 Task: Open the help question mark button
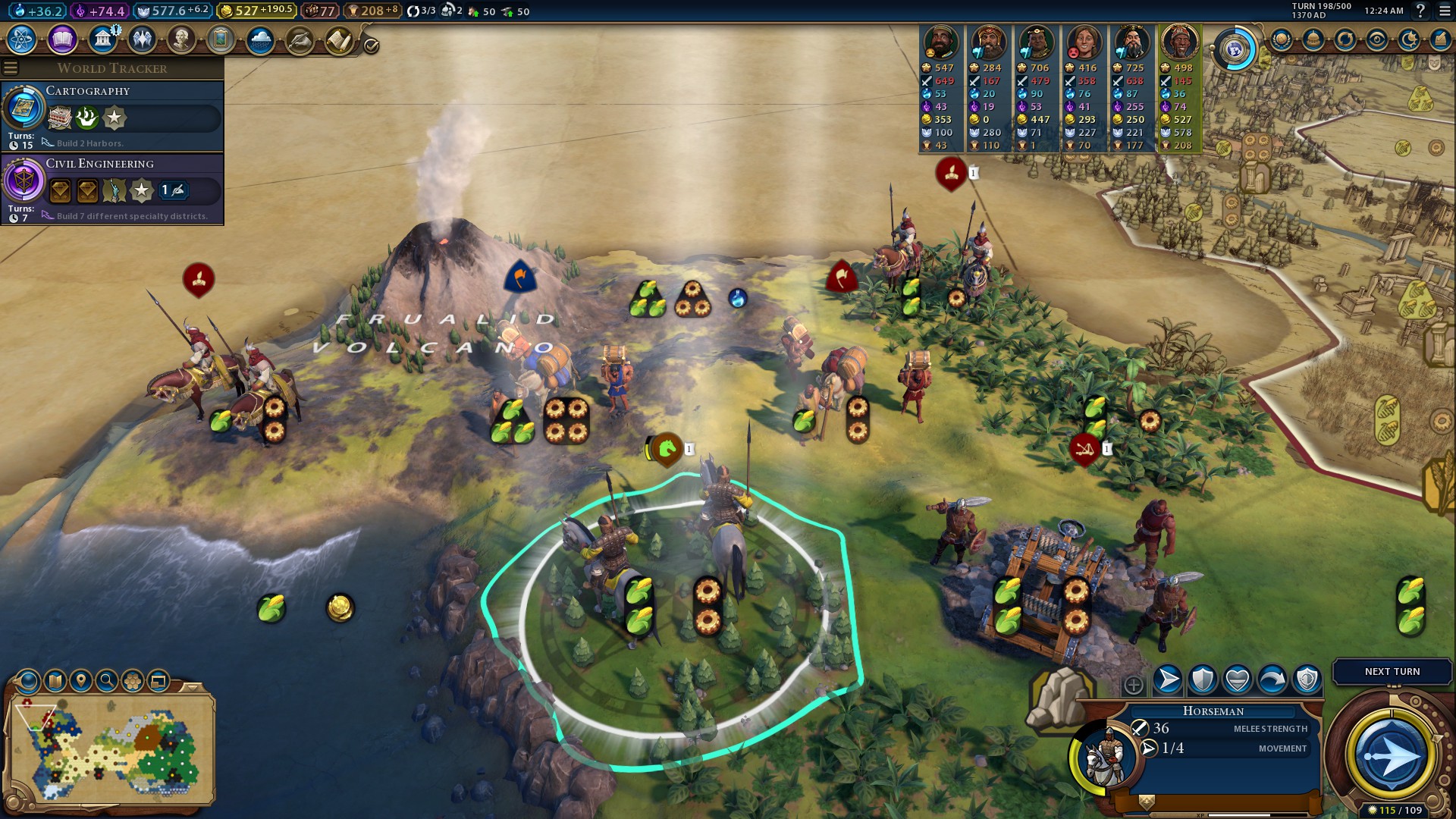(x=1421, y=11)
